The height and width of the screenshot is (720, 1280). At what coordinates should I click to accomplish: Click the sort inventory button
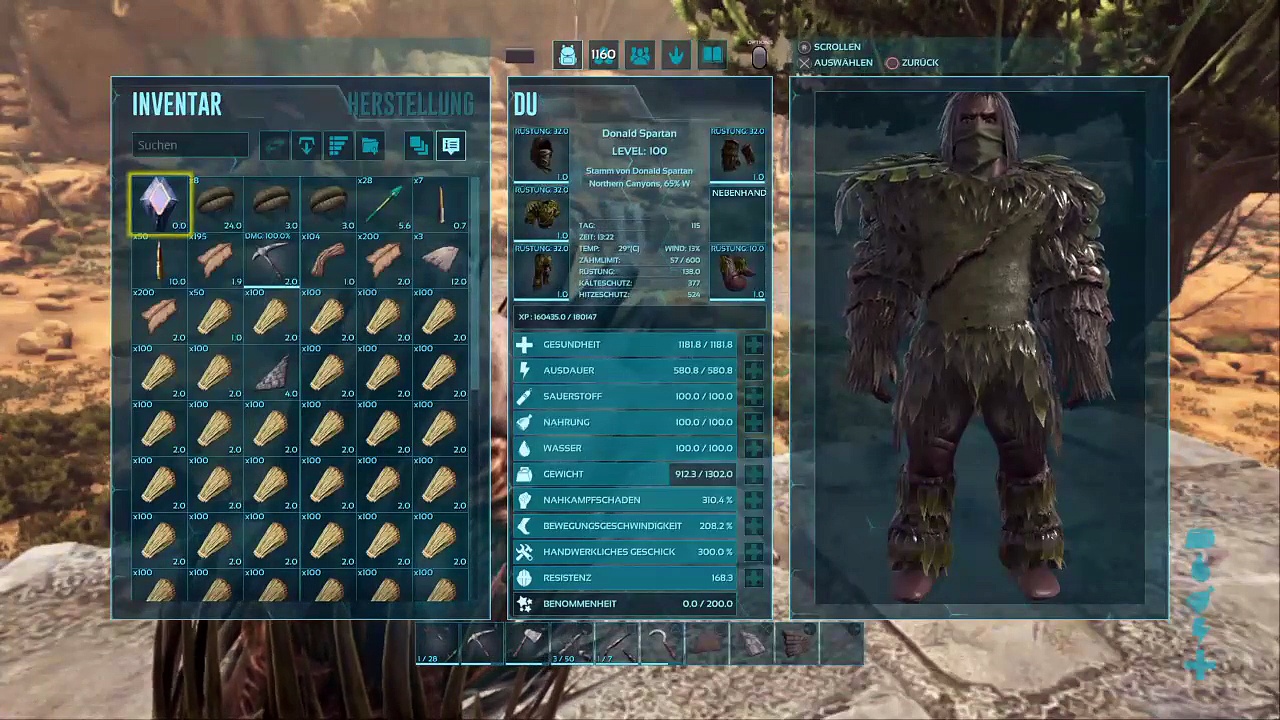[338, 146]
